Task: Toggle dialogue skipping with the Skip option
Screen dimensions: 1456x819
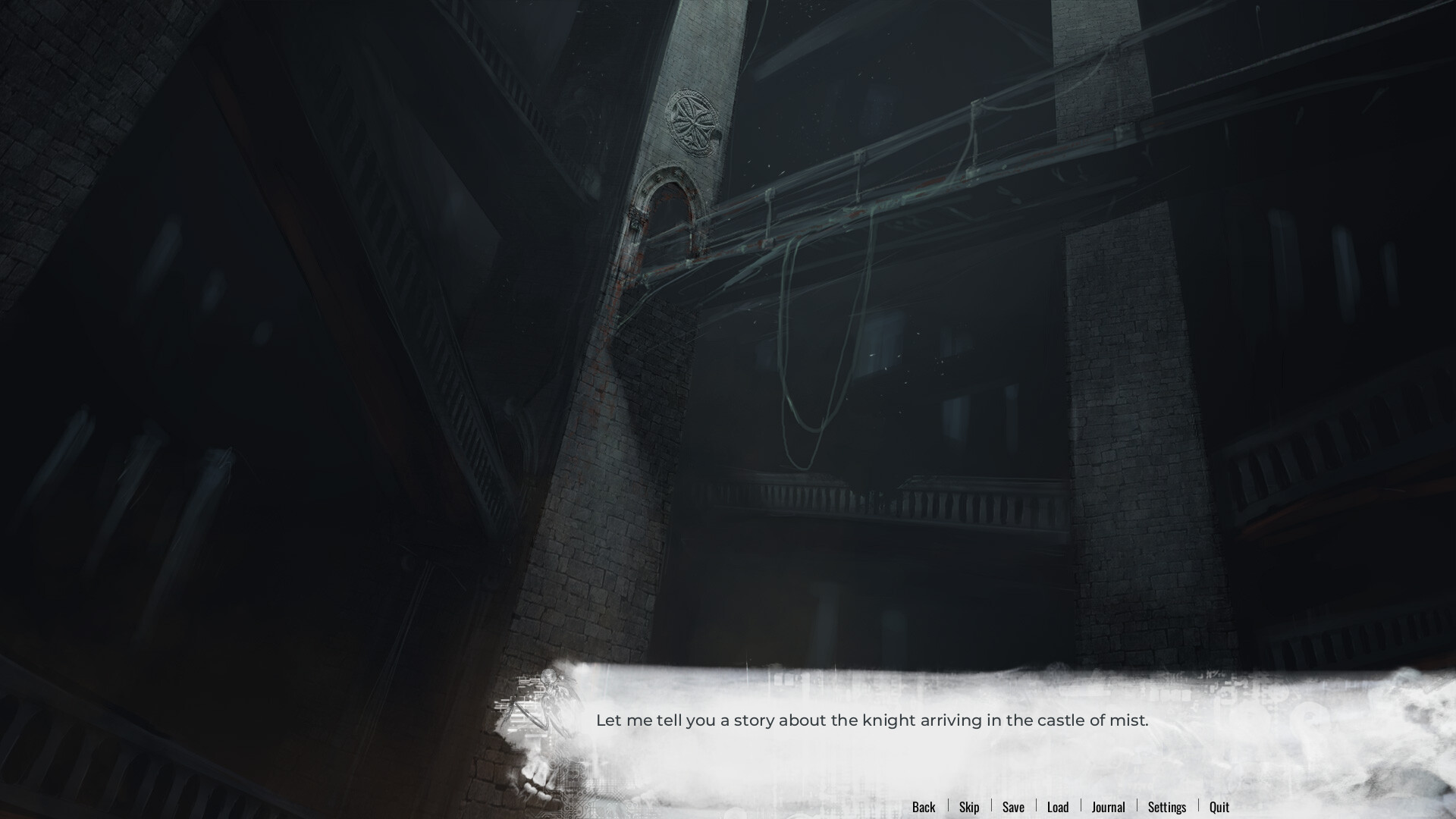Action: (968, 807)
